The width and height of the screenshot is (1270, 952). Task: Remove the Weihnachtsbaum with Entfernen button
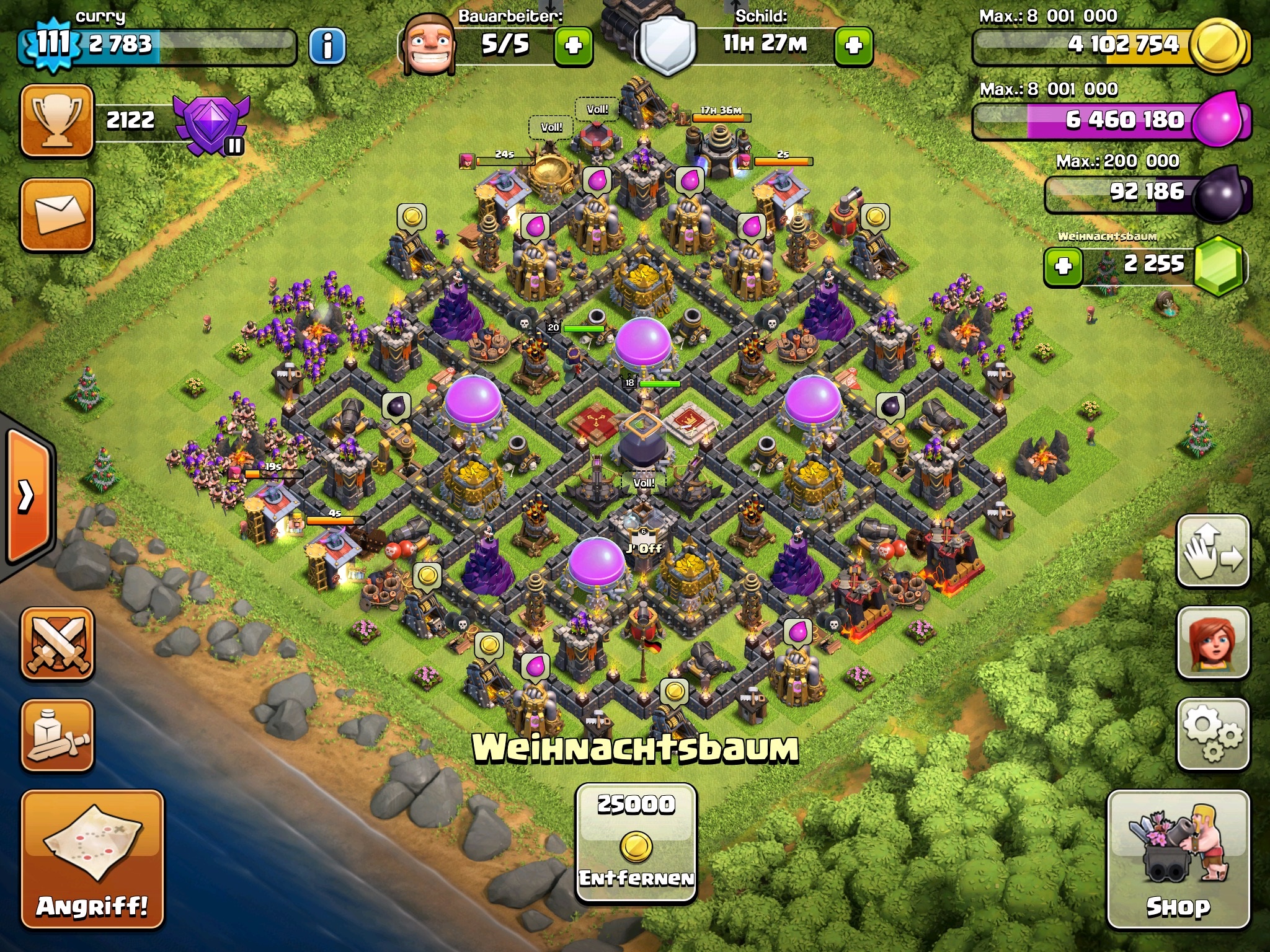636,843
